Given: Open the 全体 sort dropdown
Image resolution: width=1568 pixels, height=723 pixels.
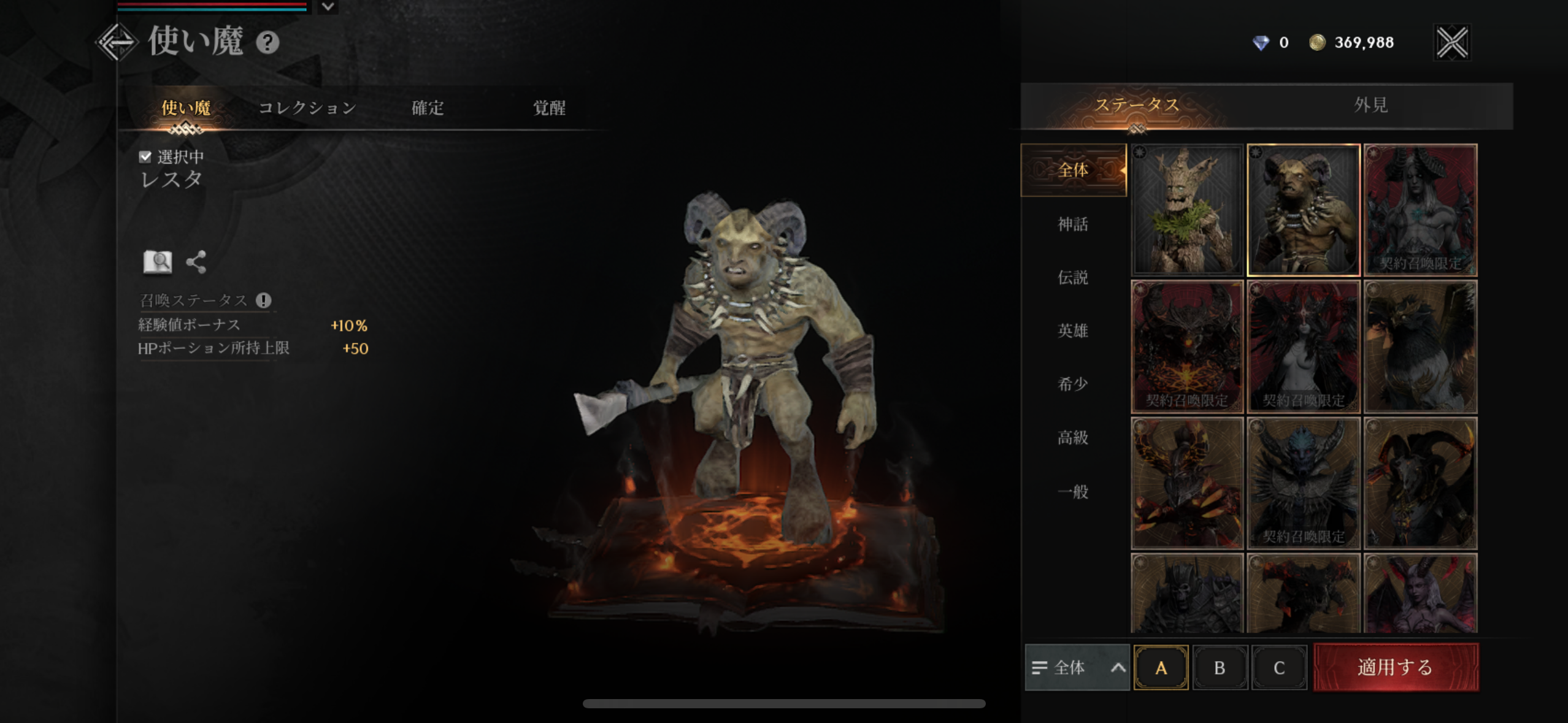Looking at the screenshot, I should 1077,667.
